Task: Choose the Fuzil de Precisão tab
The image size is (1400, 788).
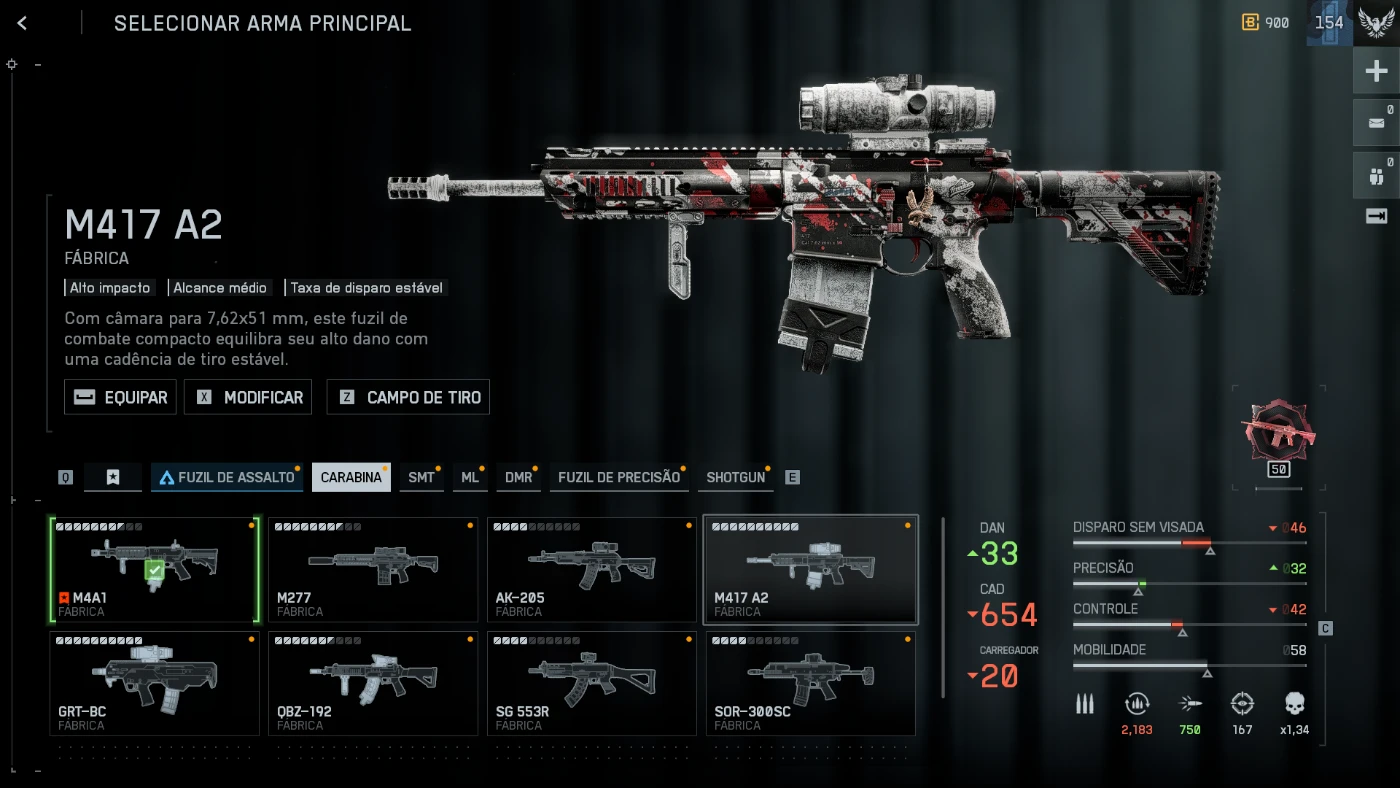Action: pos(618,477)
